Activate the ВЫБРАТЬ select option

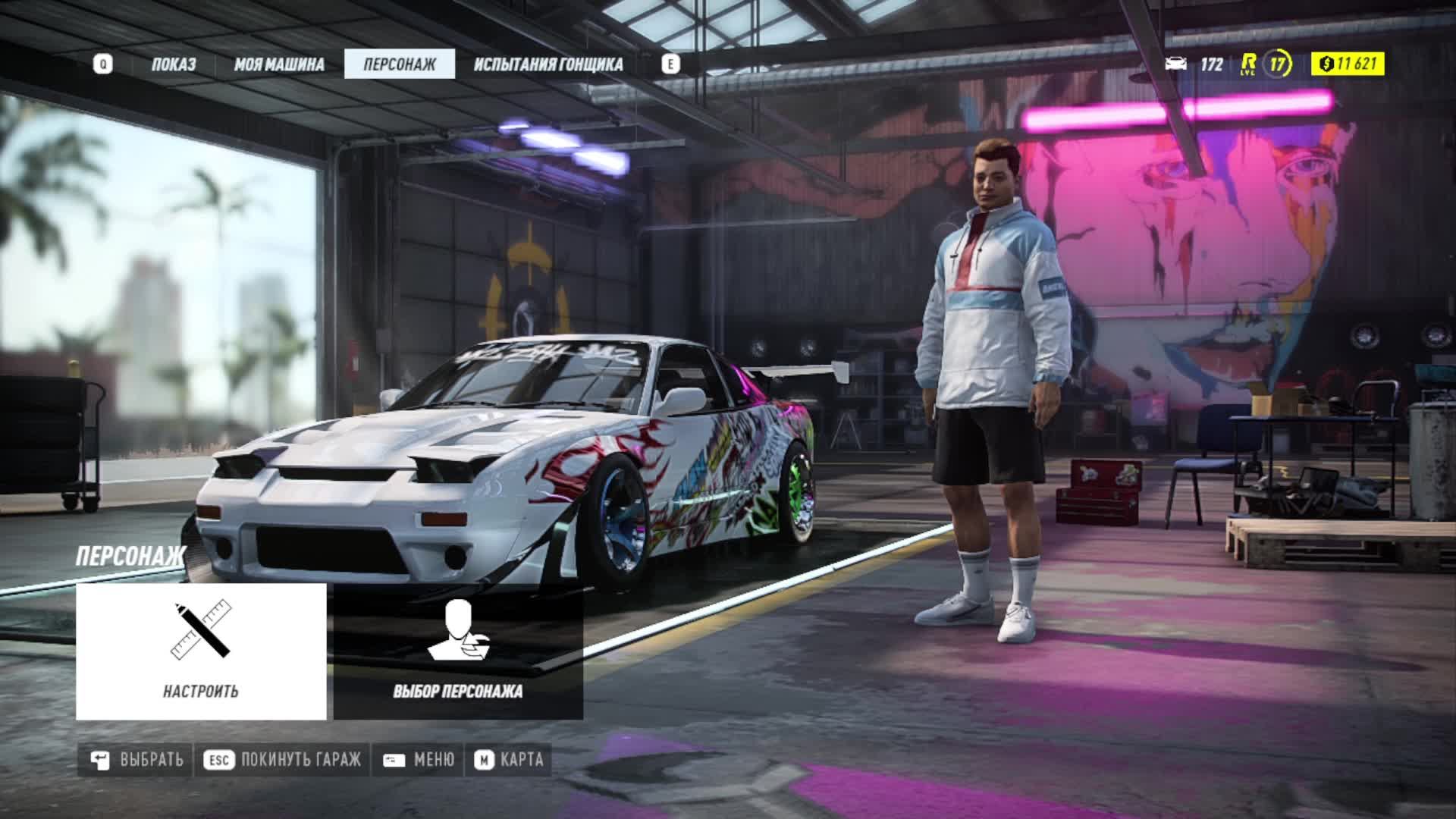[136, 760]
